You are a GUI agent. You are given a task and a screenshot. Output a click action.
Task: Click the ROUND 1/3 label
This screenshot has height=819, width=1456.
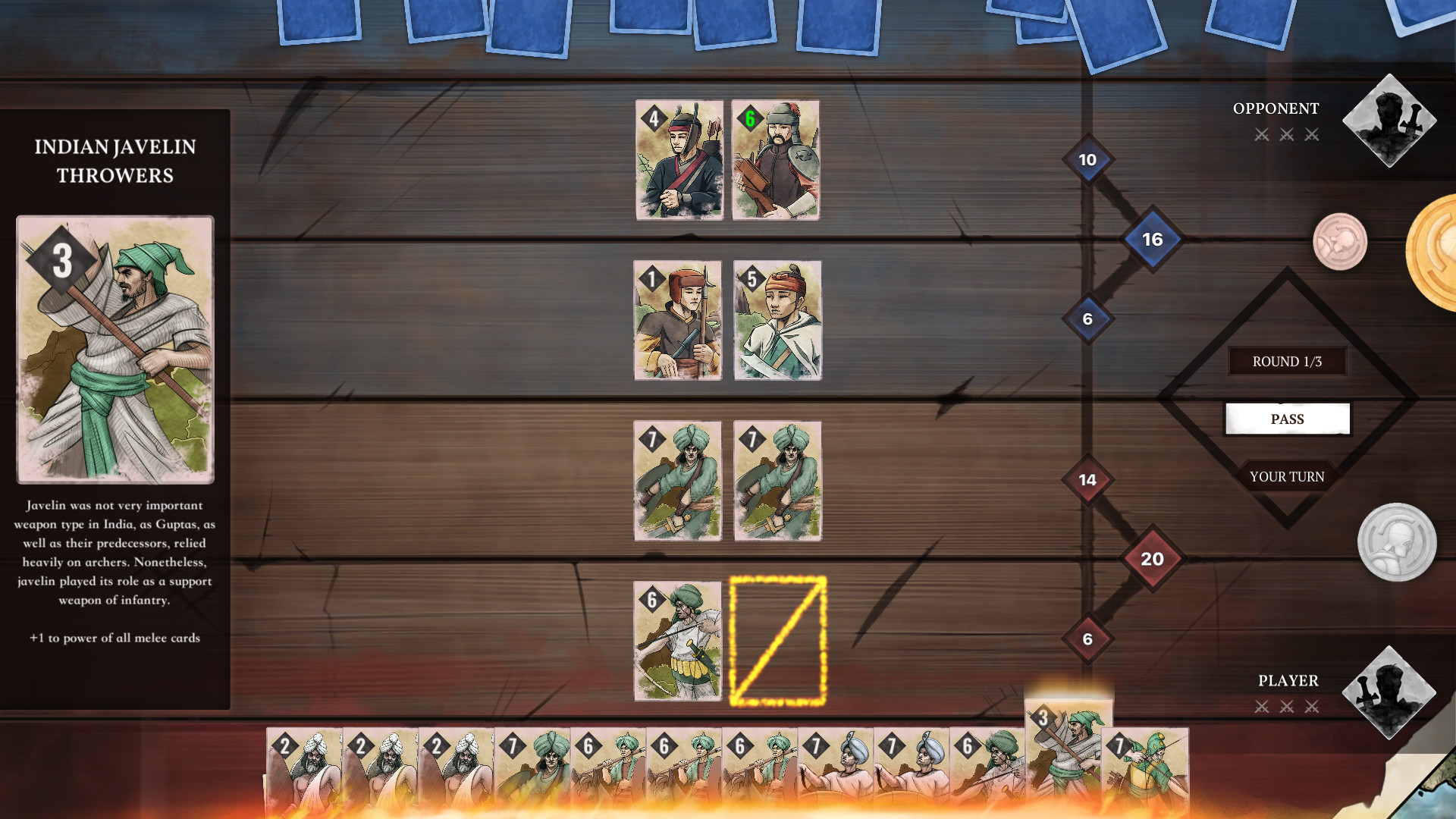coord(1287,362)
